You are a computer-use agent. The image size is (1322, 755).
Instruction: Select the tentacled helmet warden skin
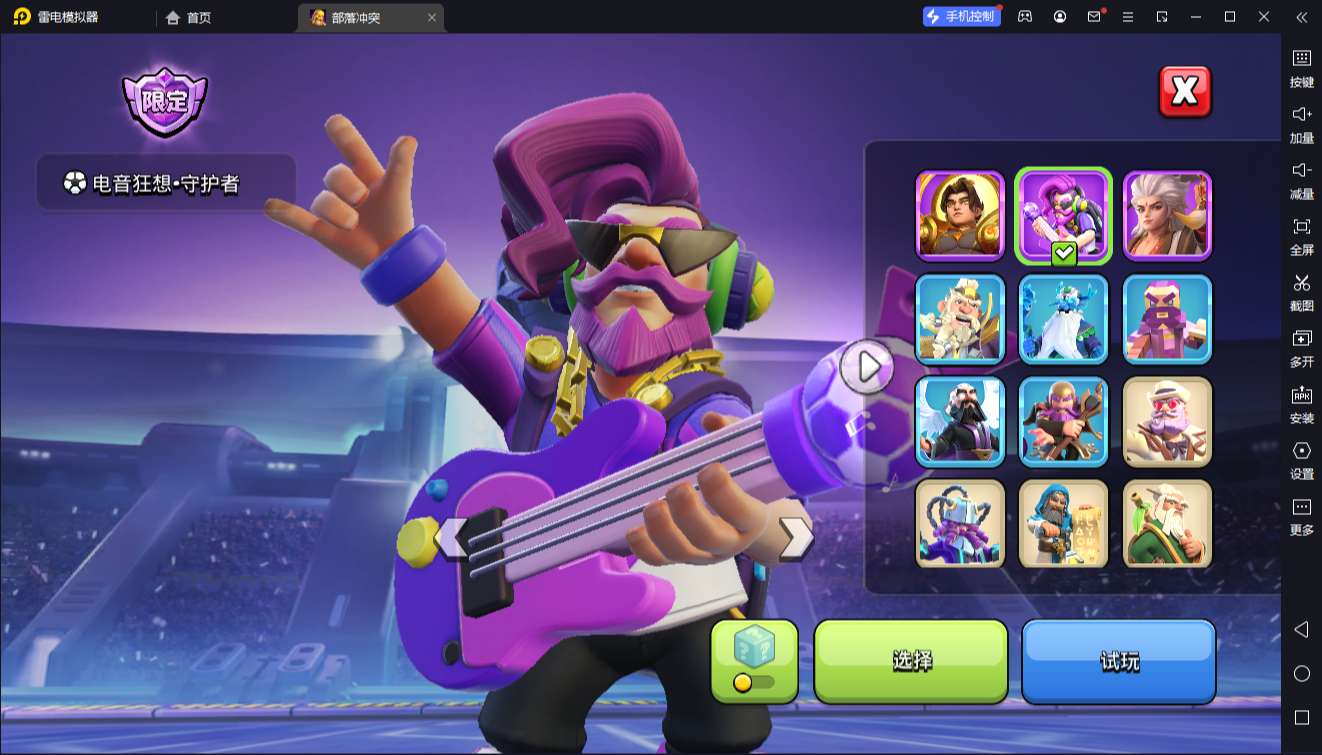pos(960,524)
